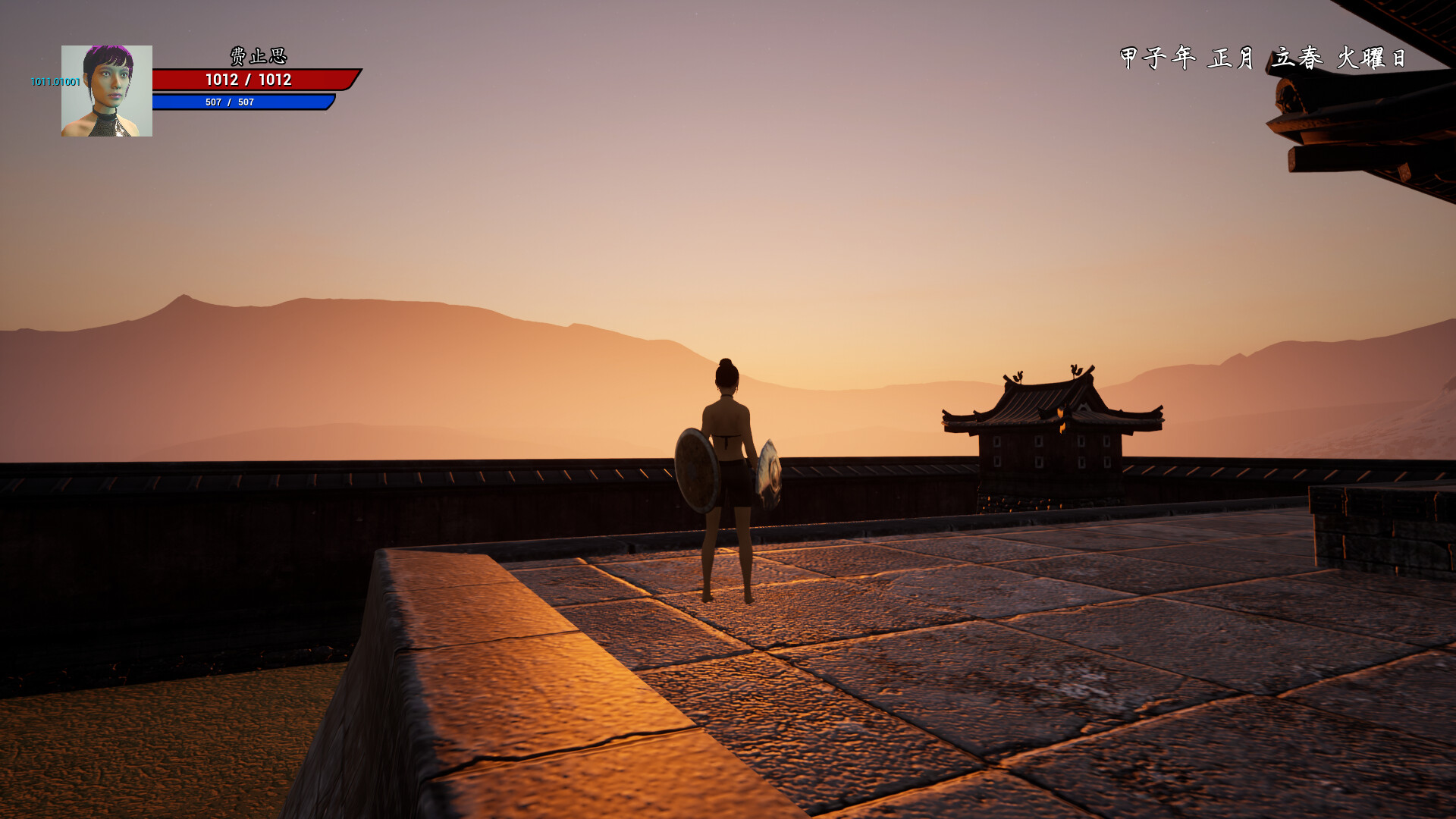Click the character portrait thumbnail
This screenshot has height=819, width=1456.
[x=106, y=91]
